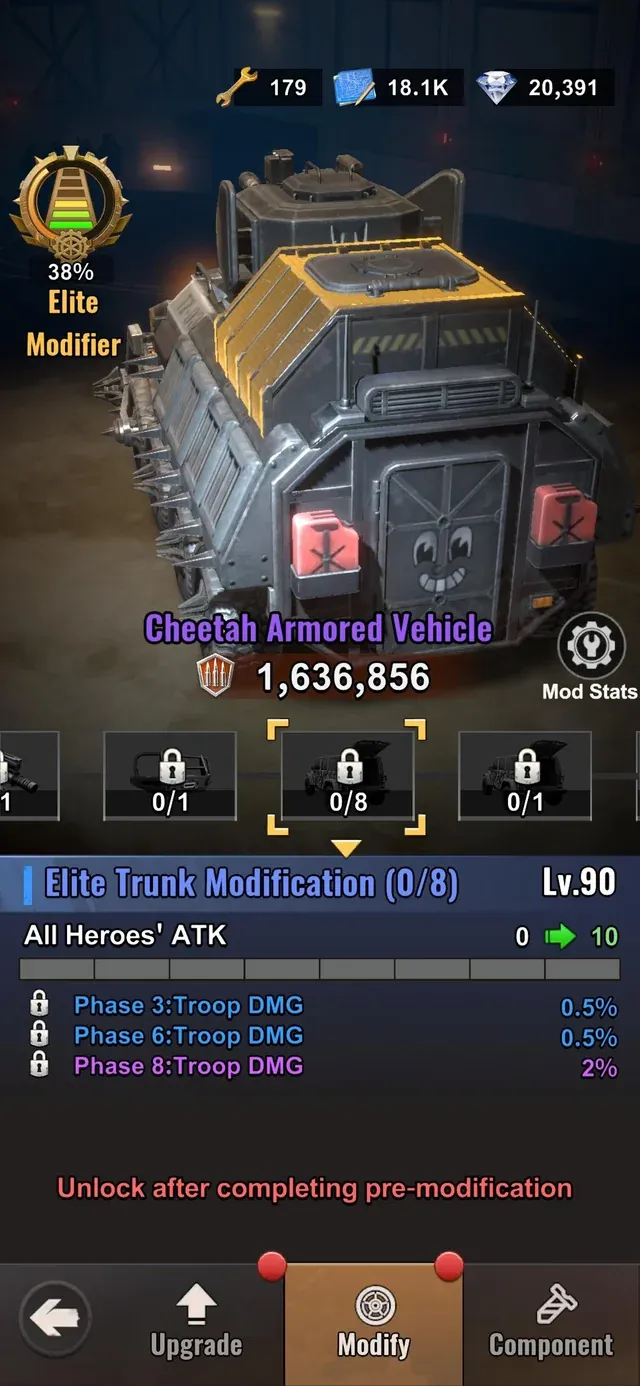
Task: Open the Component tab
Action: pyautogui.click(x=551, y=1322)
